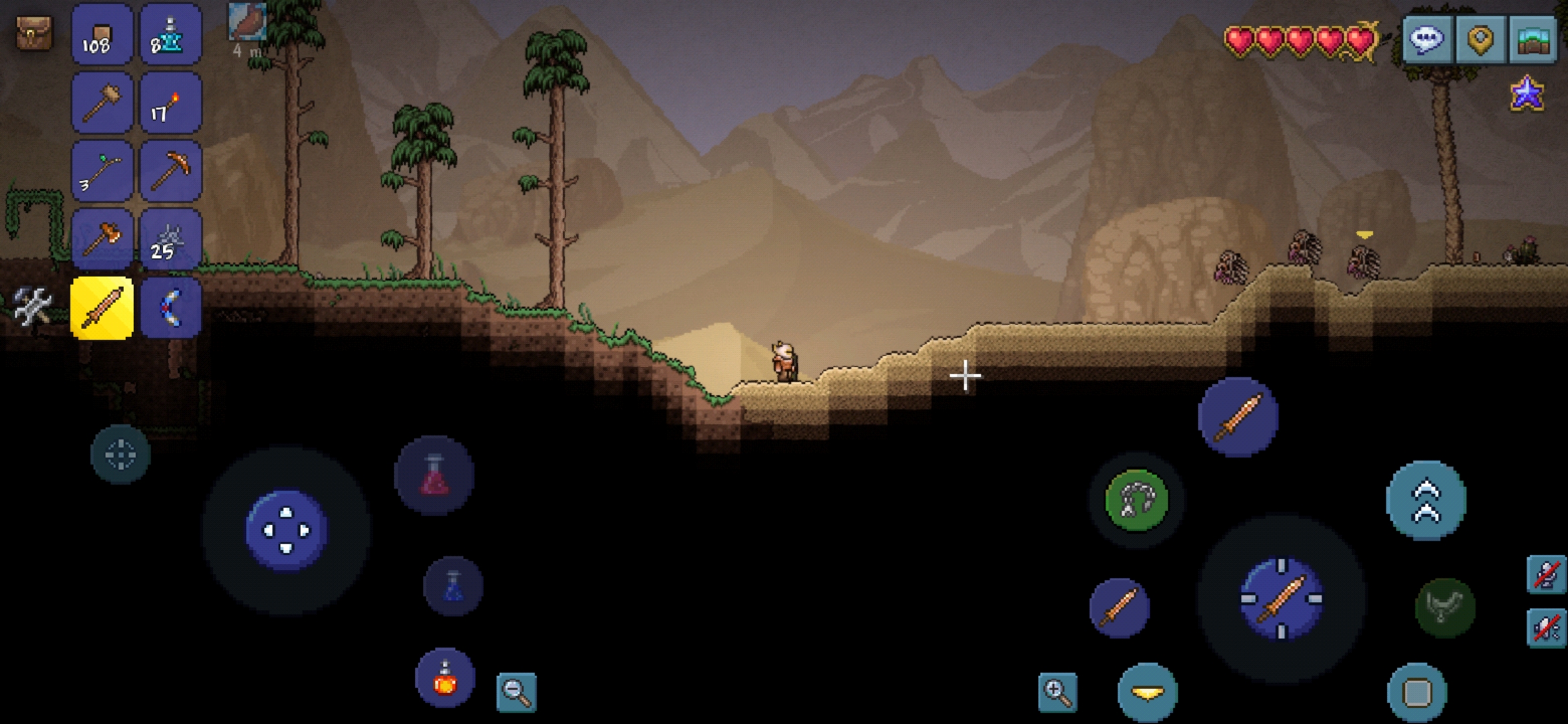Select the wooden hammer slot
This screenshot has width=1568, height=724.
pos(102,104)
